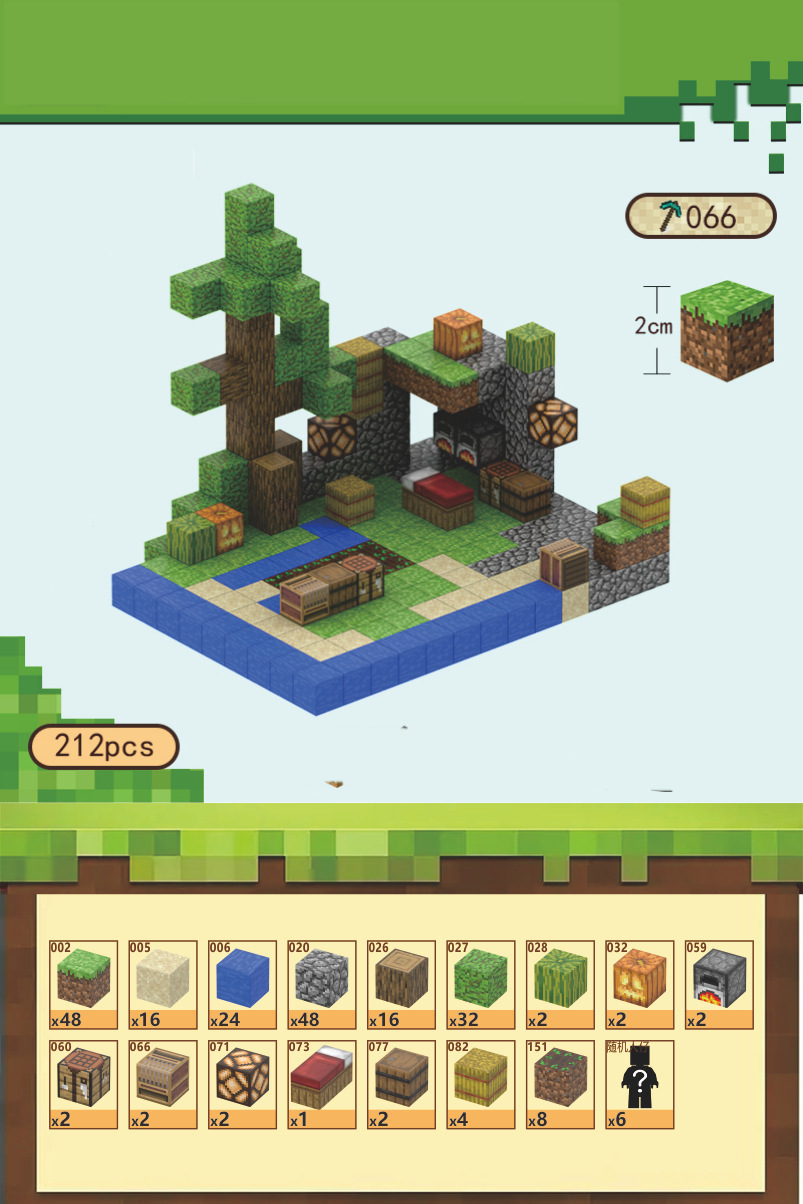
Task: Click the yellow hay bale tile
Action: 481,1085
